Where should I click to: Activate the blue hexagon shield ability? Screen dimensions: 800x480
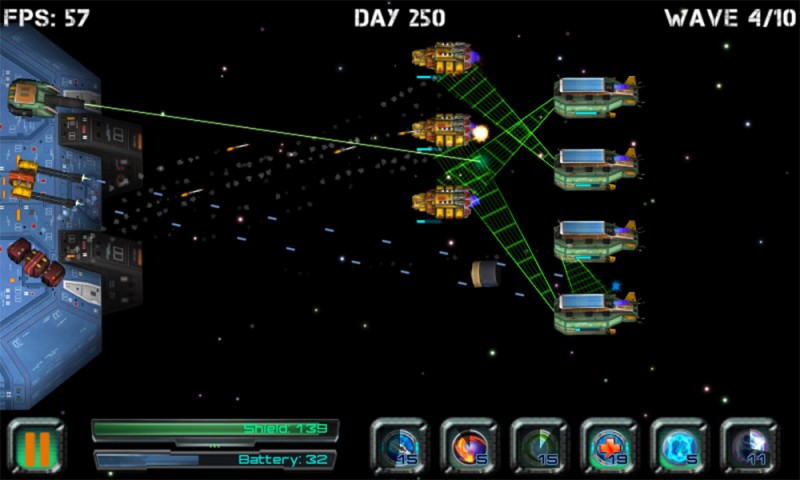pos(679,446)
